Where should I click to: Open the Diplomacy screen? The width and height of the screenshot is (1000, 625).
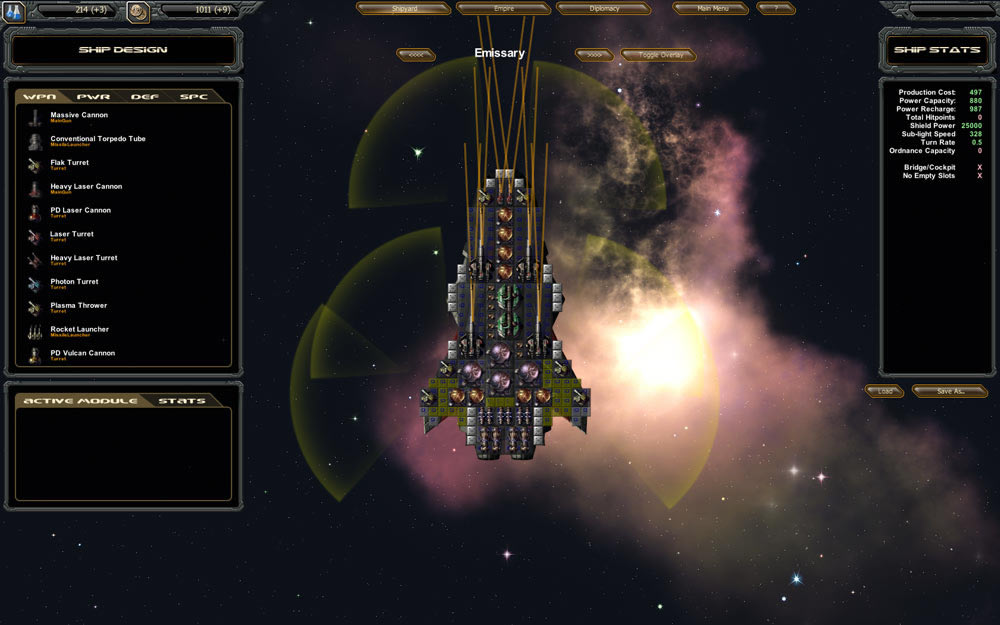pos(603,8)
